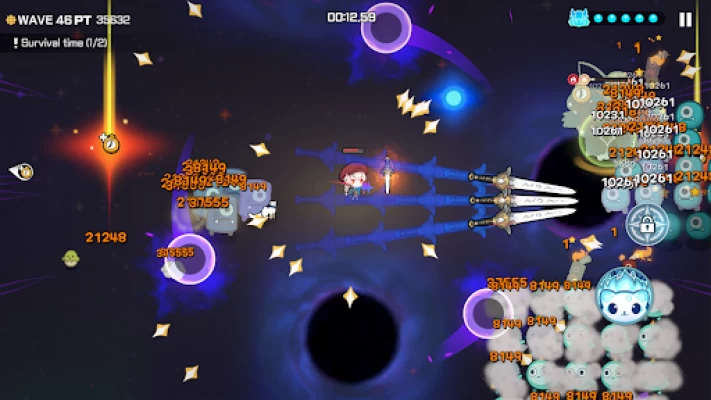The height and width of the screenshot is (400, 711).
Task: Pause the game
Action: pos(685,19)
